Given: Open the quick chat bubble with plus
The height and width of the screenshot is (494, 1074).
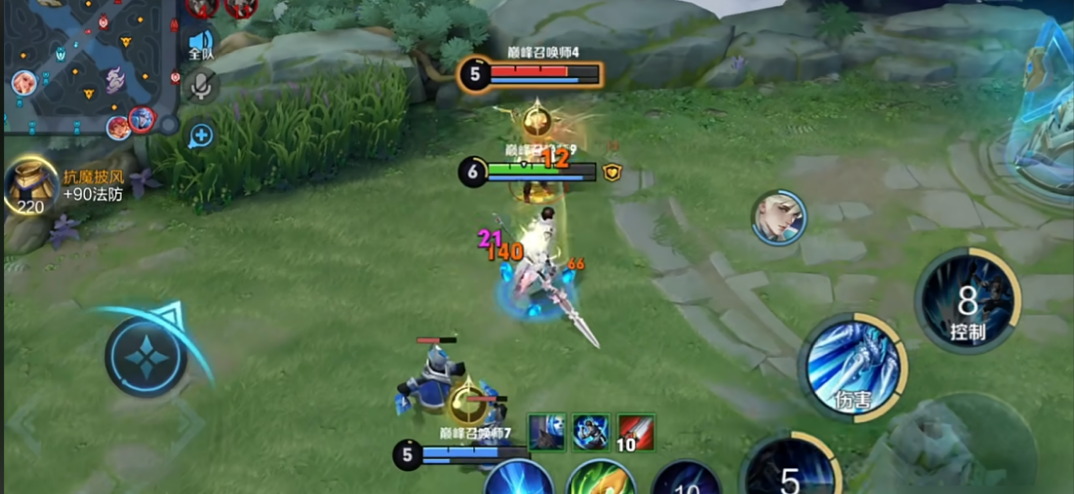Looking at the screenshot, I should coord(200,135).
